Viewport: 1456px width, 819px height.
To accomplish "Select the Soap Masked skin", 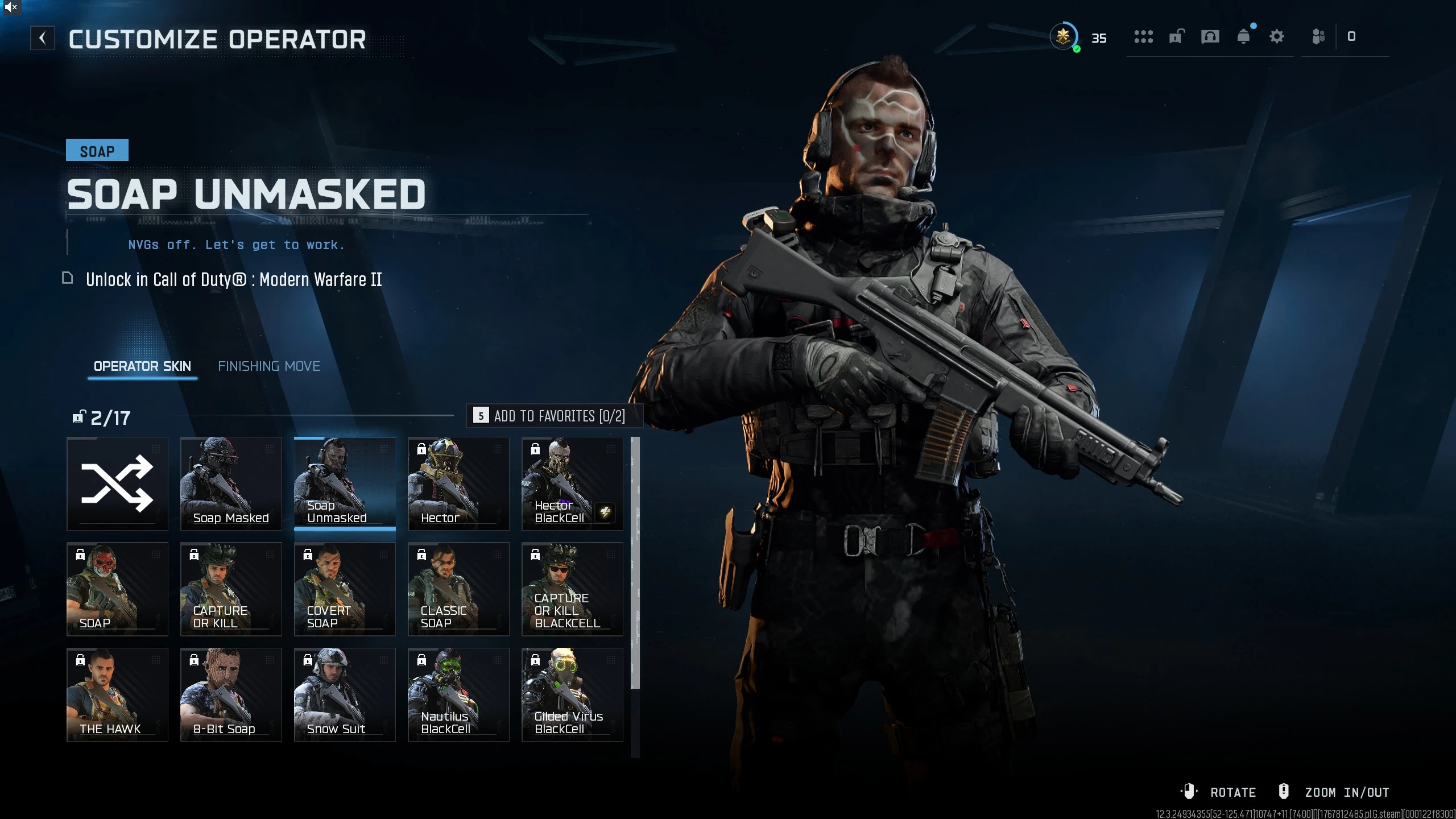I will [x=231, y=483].
